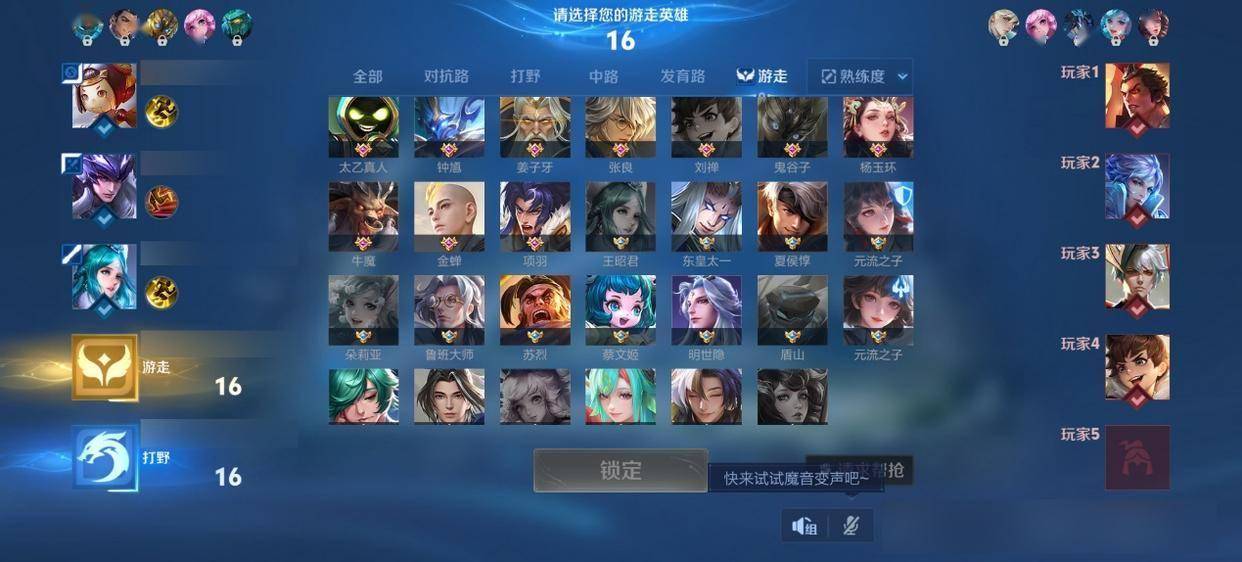The width and height of the screenshot is (1242, 562).
Task: Show heroes under the 中路 tab
Action: click(x=603, y=76)
